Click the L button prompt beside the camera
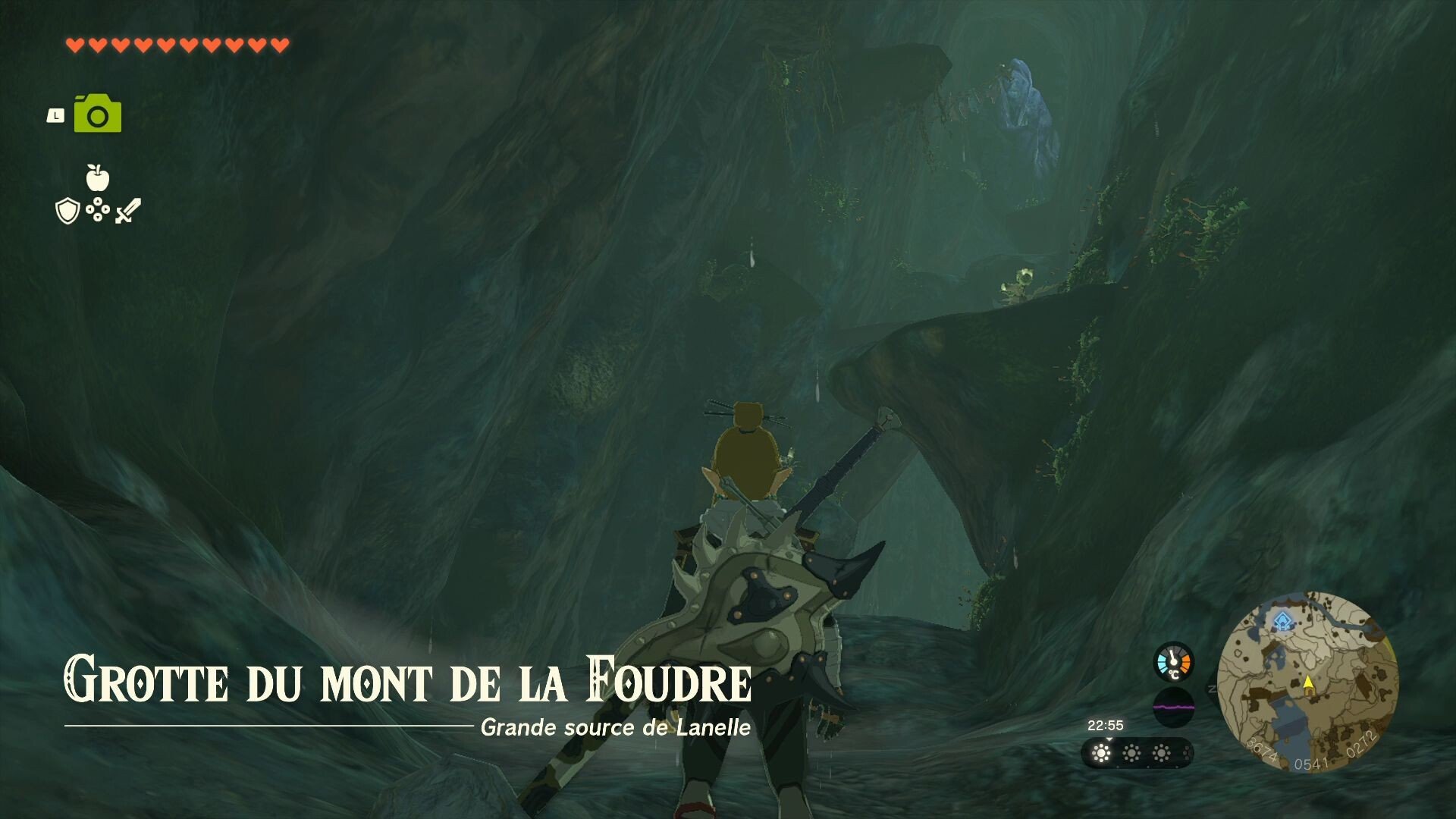This screenshot has height=819, width=1456. tap(55, 116)
